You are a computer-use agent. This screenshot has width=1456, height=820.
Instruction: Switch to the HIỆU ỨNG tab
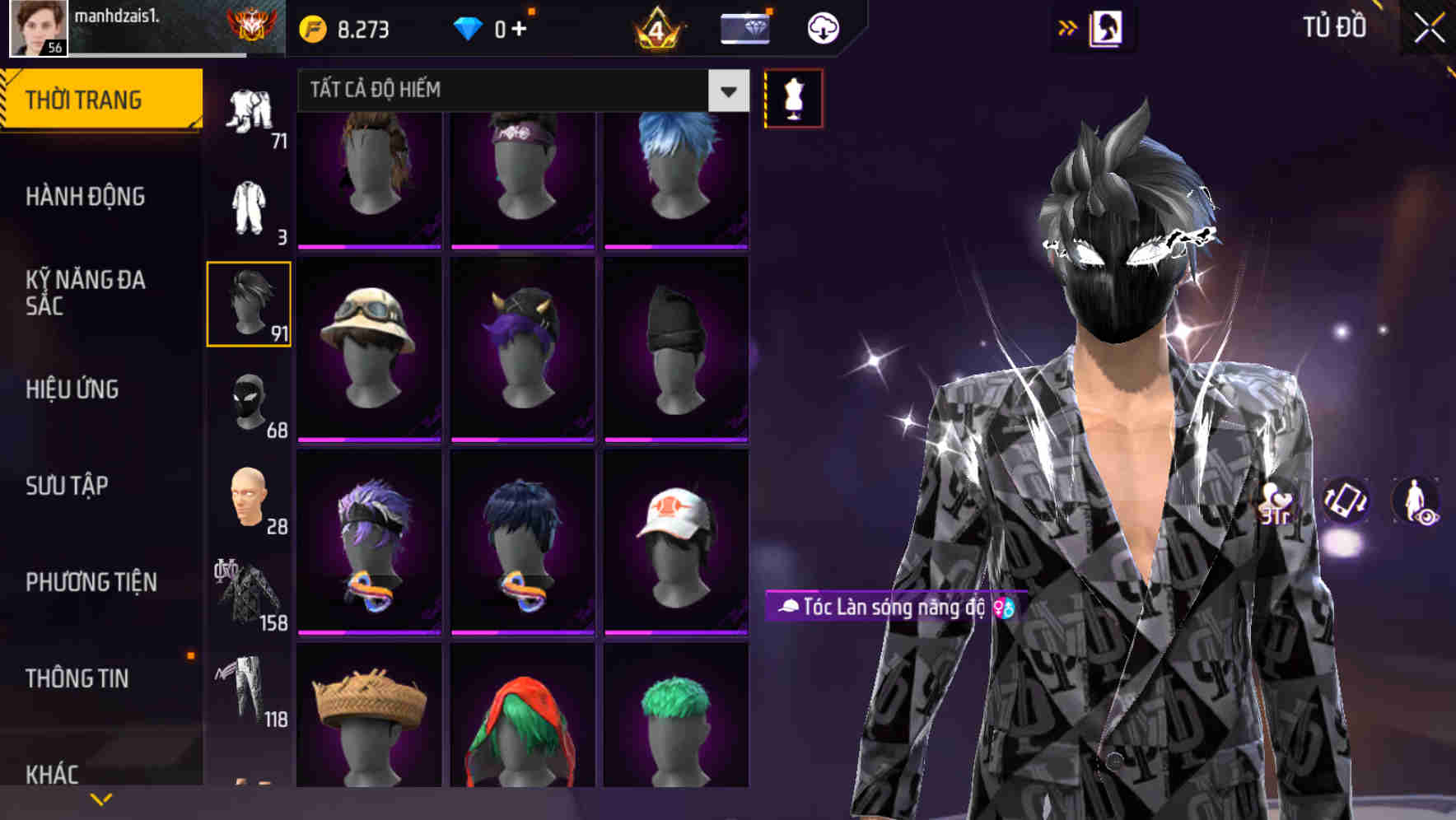point(72,389)
